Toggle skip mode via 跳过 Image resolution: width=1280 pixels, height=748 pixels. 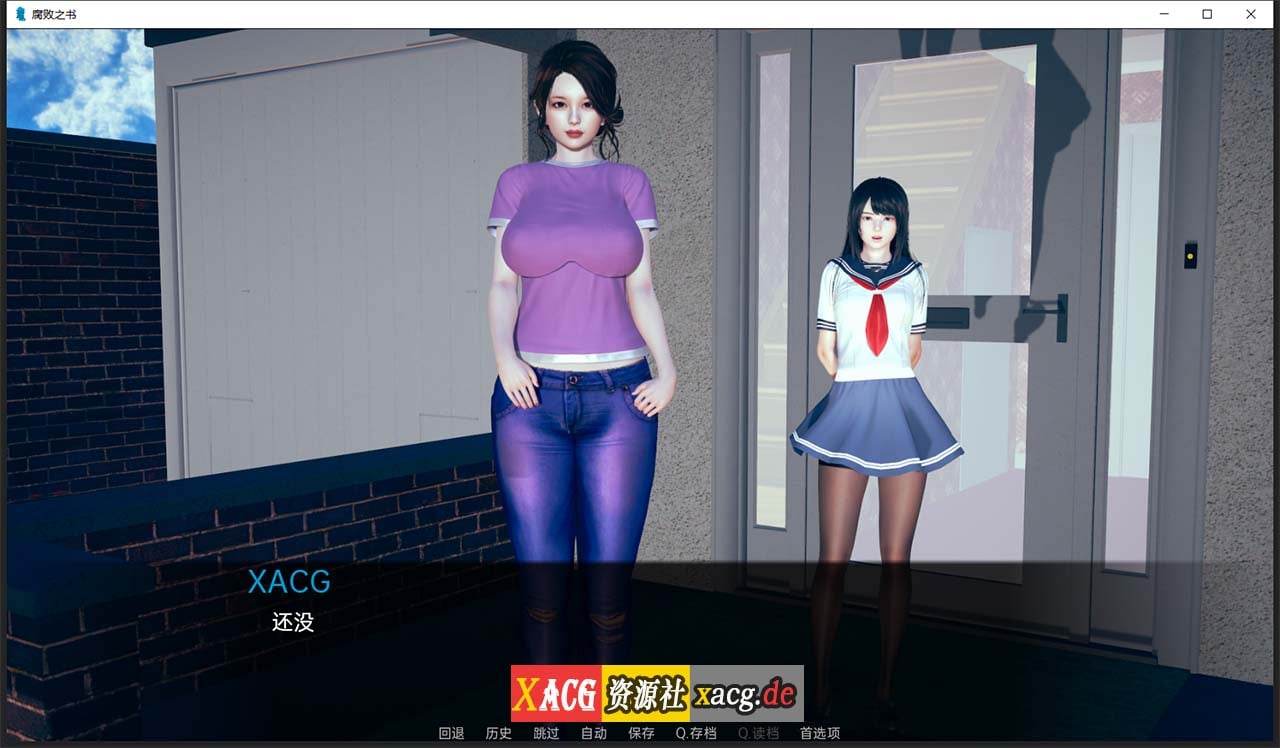coord(546,733)
